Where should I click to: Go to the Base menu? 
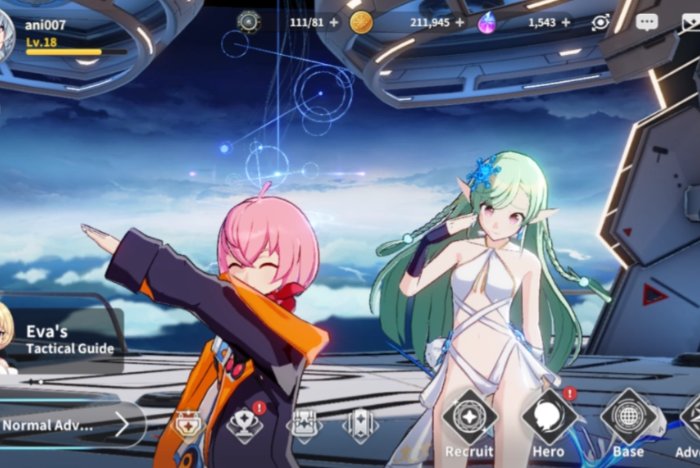click(628, 420)
